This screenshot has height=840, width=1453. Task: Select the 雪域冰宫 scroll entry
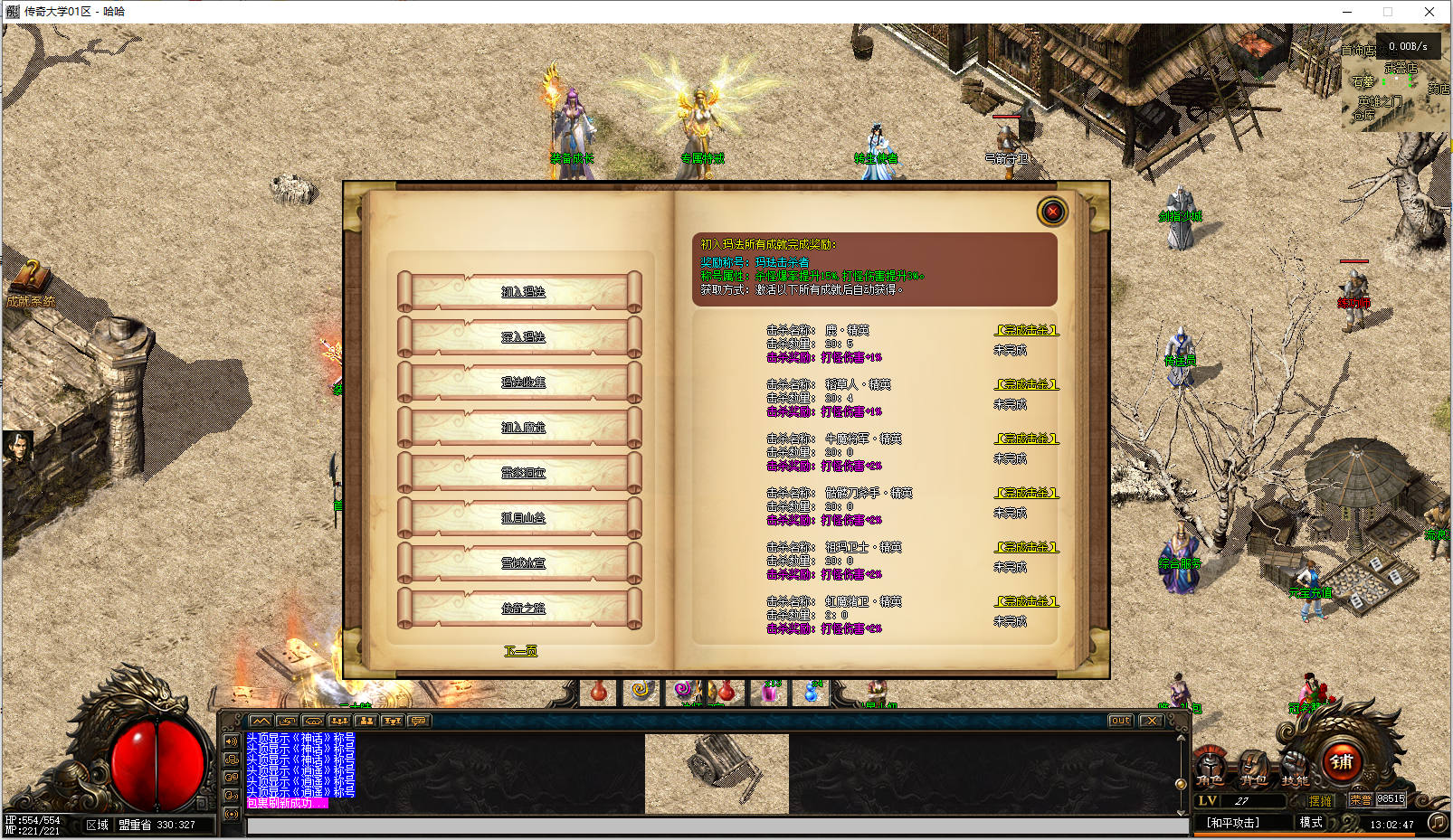(x=521, y=563)
